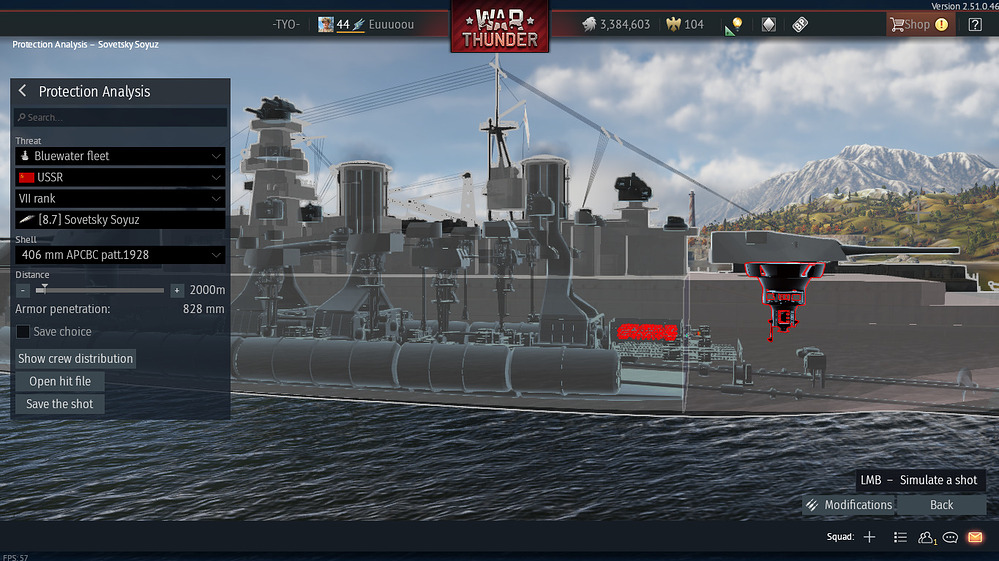Open the Bluewater fleet dropdown
The width and height of the screenshot is (999, 561).
tap(120, 156)
